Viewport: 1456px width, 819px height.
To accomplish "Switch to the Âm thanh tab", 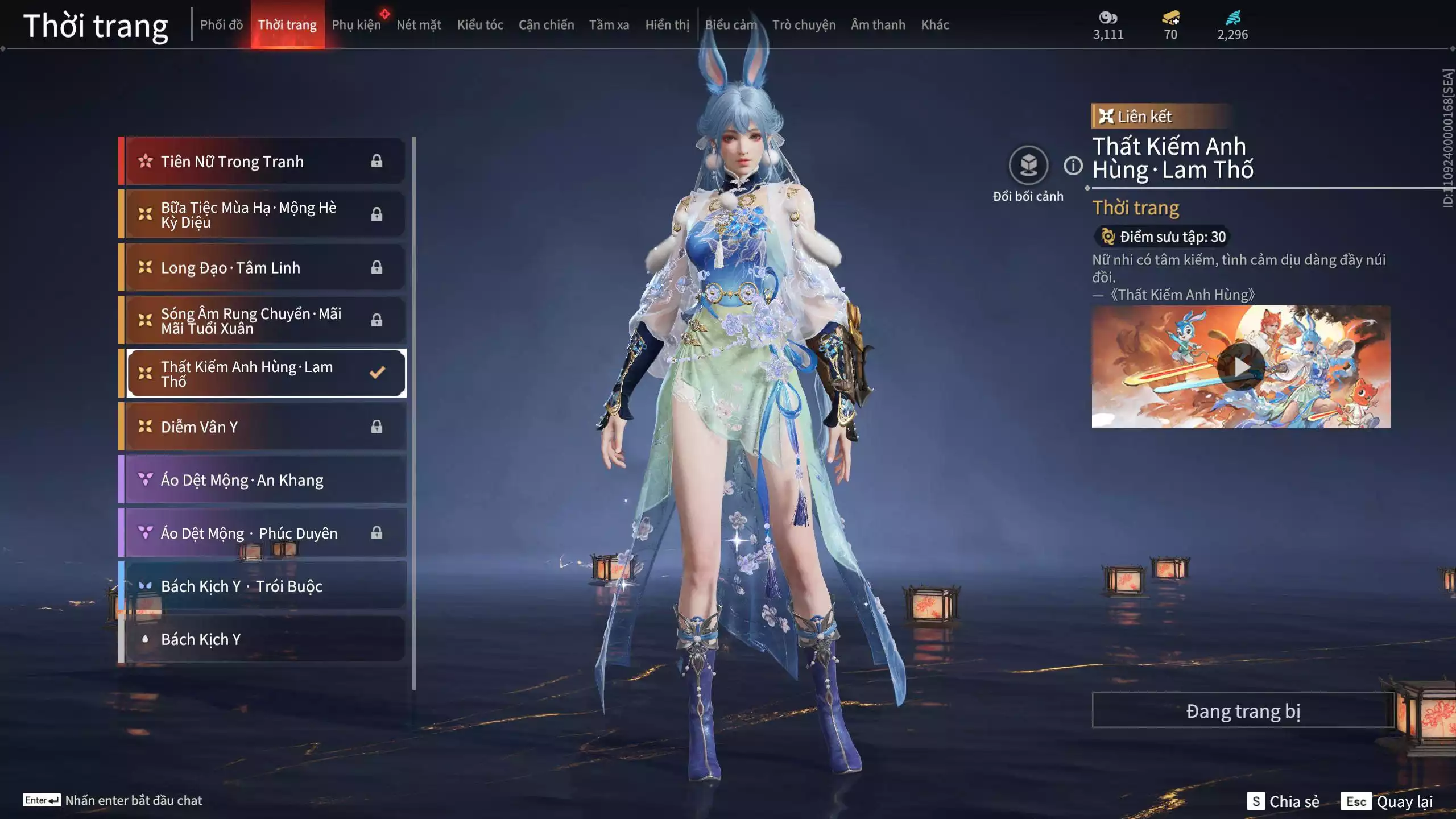I will pos(878,25).
